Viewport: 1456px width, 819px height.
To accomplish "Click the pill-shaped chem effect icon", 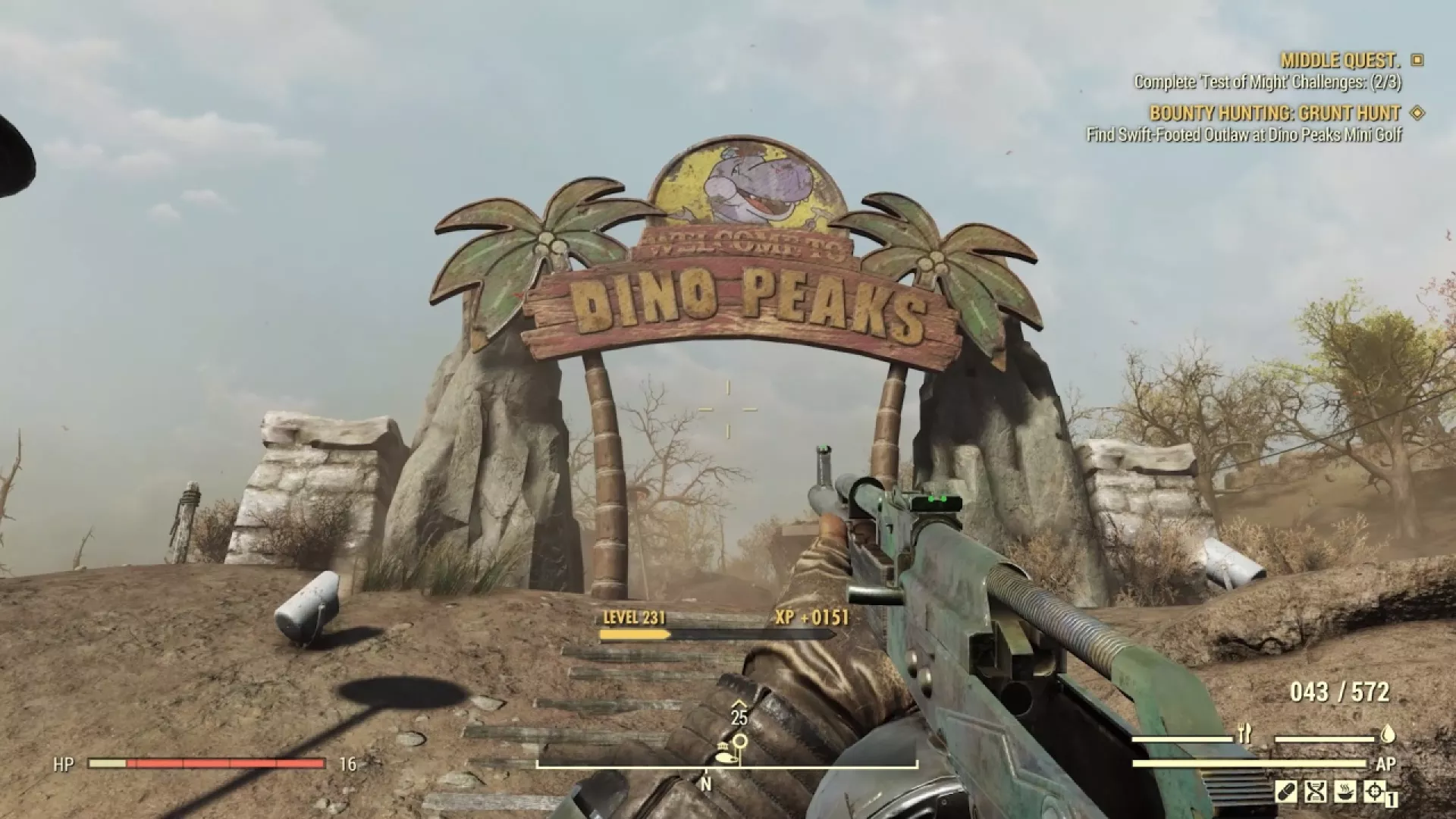I will coord(1285,792).
